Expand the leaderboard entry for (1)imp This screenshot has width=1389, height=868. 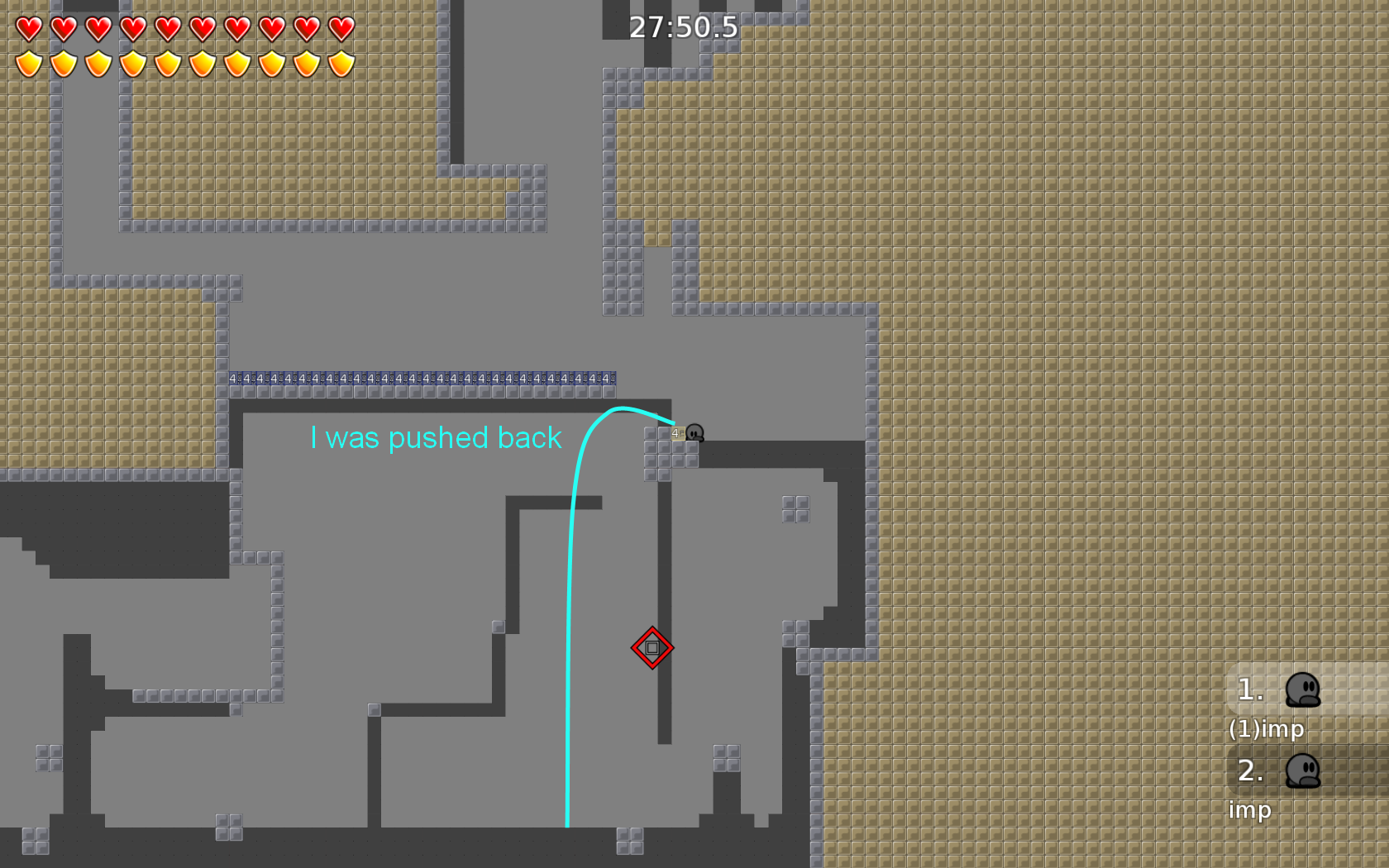pos(1267,730)
